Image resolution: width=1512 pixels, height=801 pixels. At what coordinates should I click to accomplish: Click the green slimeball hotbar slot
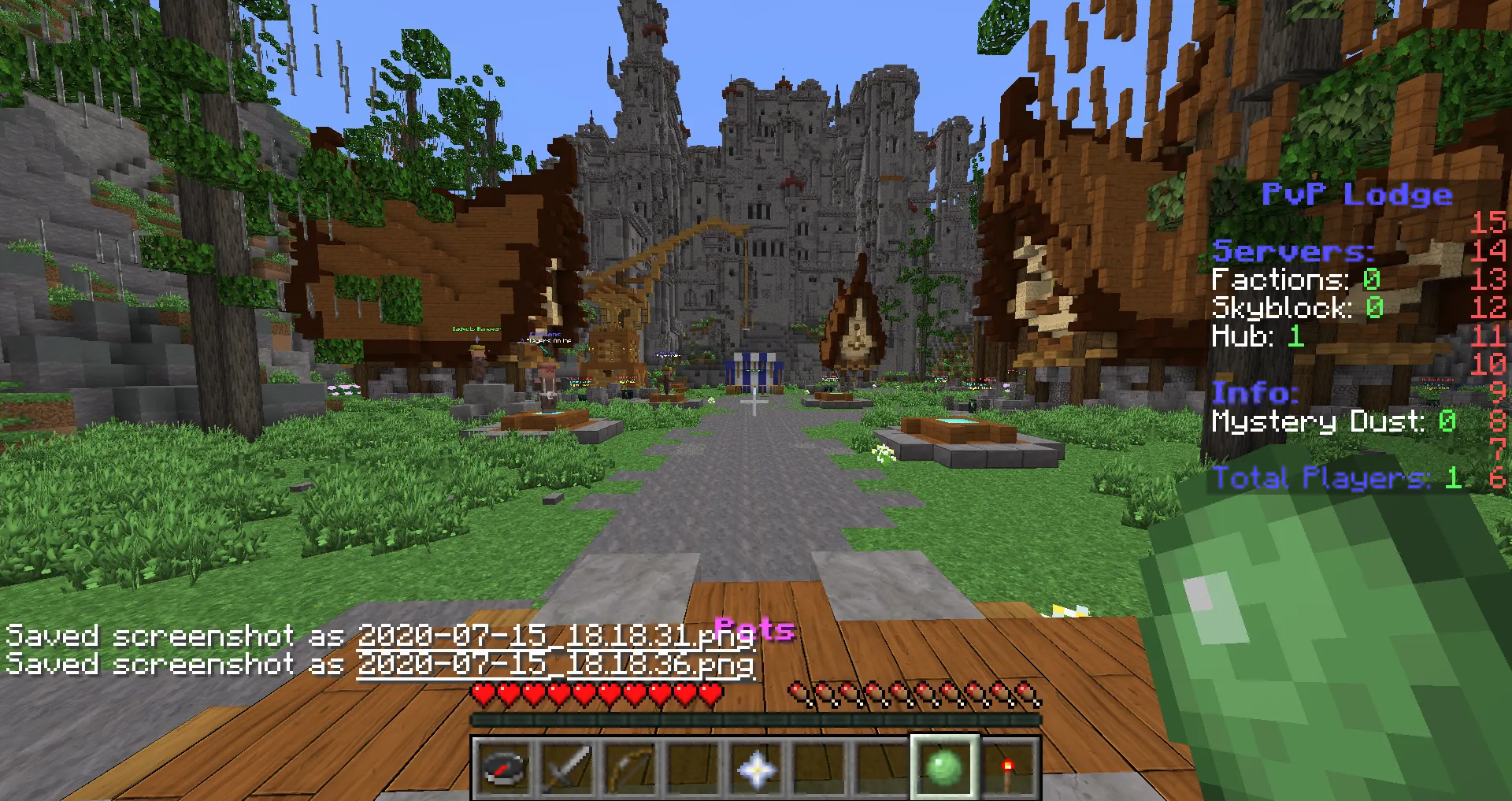point(944,768)
